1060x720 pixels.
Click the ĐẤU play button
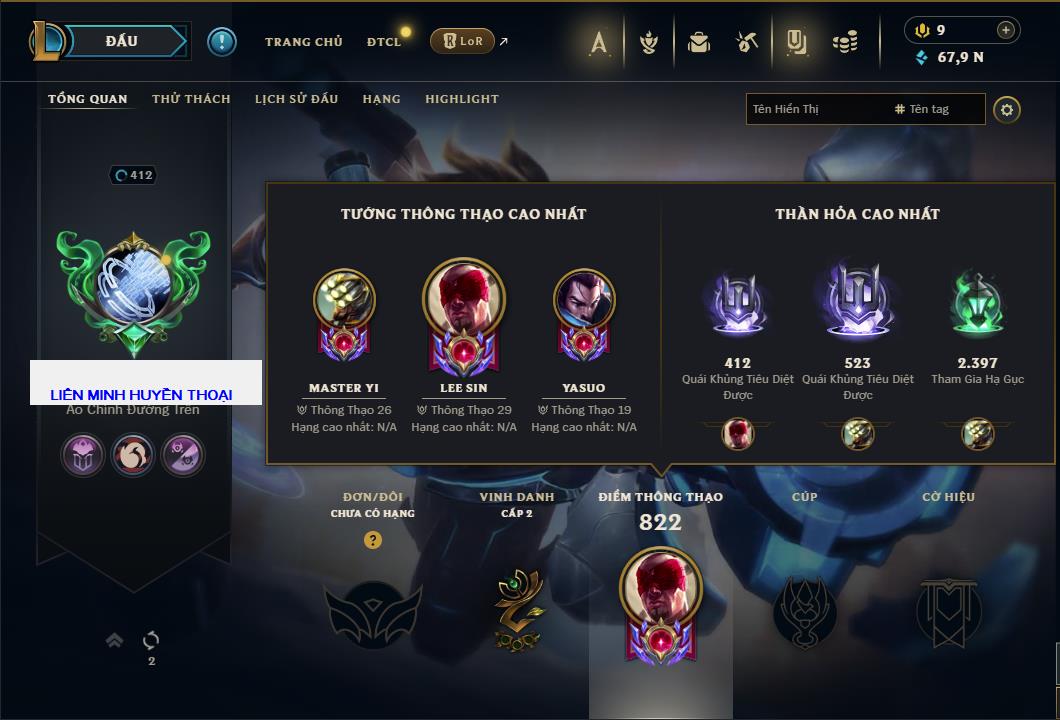121,41
